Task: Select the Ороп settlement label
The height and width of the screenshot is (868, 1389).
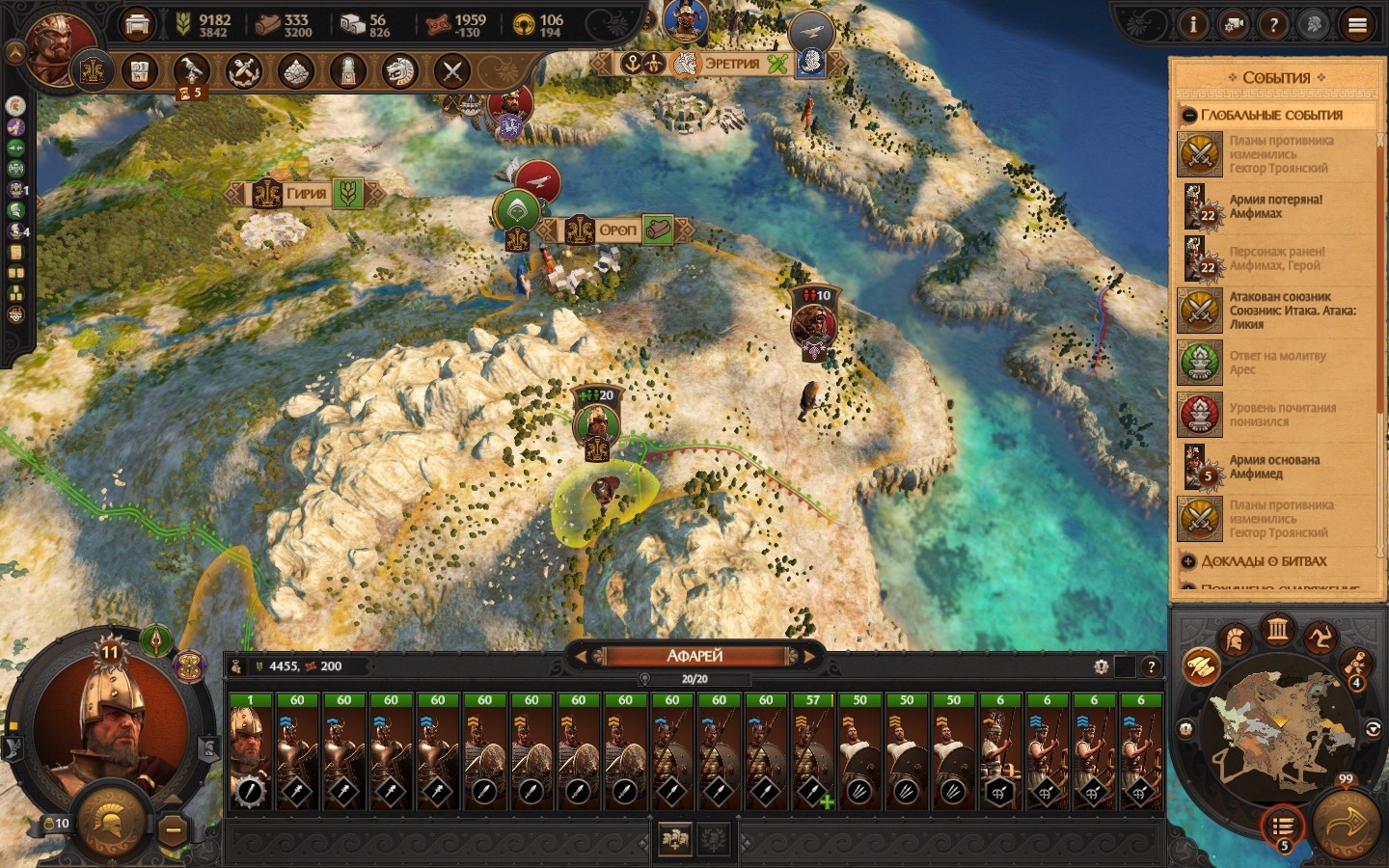Action: [617, 231]
